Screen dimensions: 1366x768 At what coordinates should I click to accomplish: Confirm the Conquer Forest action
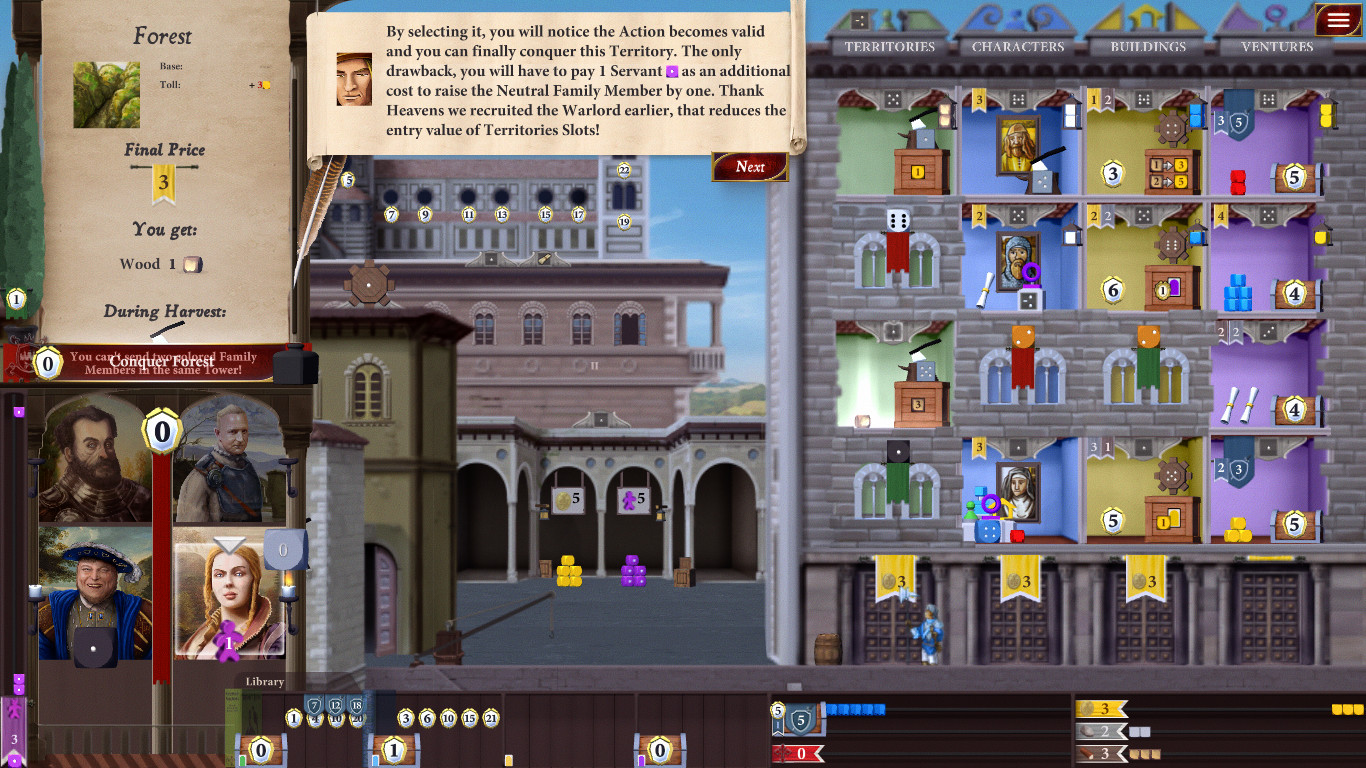click(x=162, y=361)
